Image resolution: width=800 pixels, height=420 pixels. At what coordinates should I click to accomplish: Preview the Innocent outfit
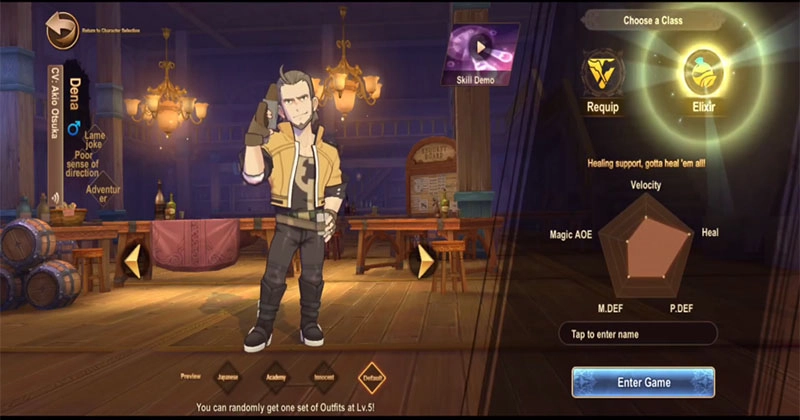(x=323, y=377)
